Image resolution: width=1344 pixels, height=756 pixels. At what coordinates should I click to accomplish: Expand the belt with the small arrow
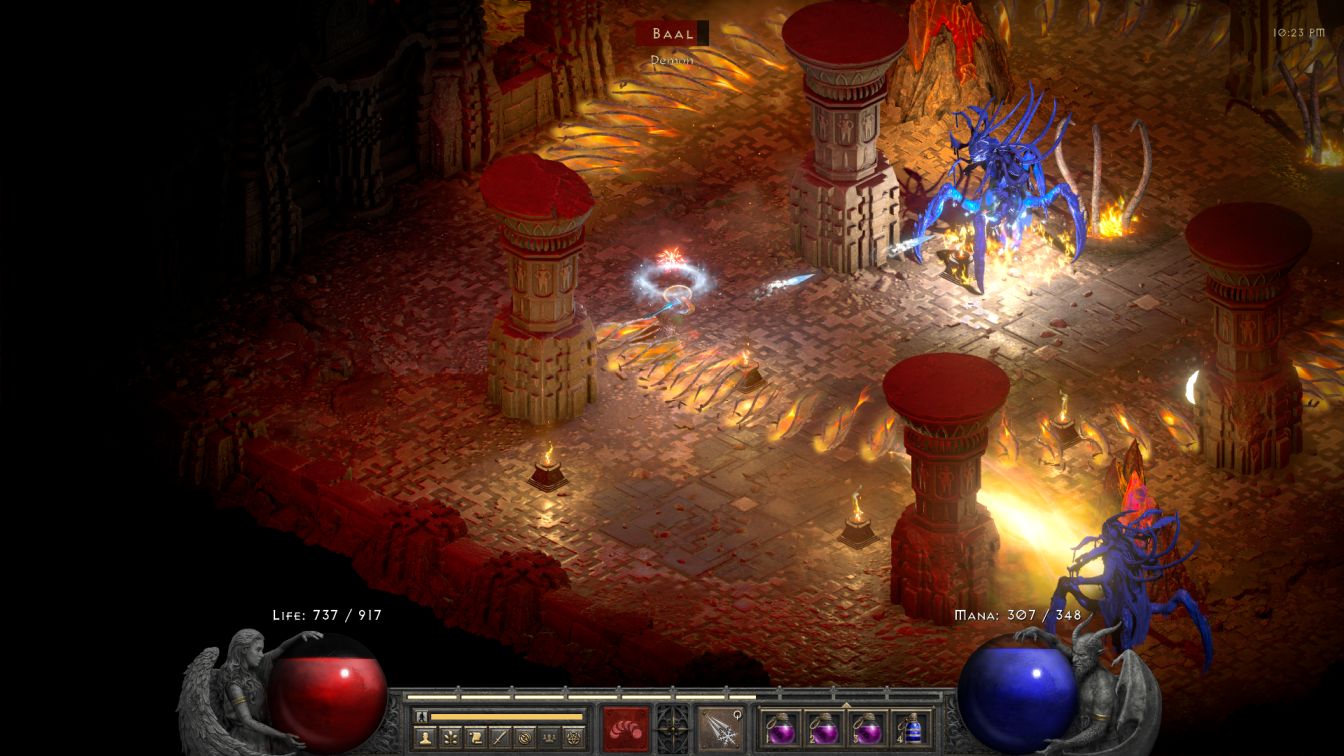point(846,703)
